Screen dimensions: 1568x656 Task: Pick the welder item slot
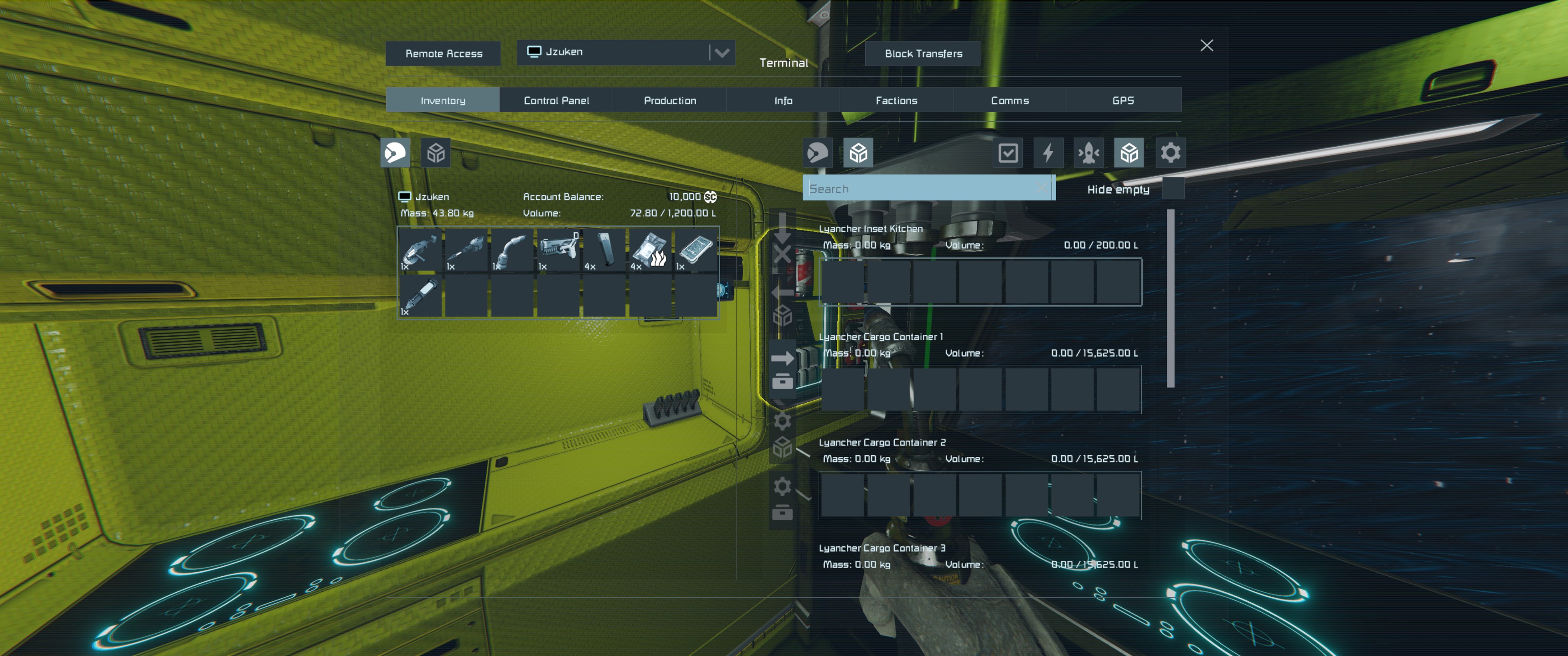(x=512, y=250)
